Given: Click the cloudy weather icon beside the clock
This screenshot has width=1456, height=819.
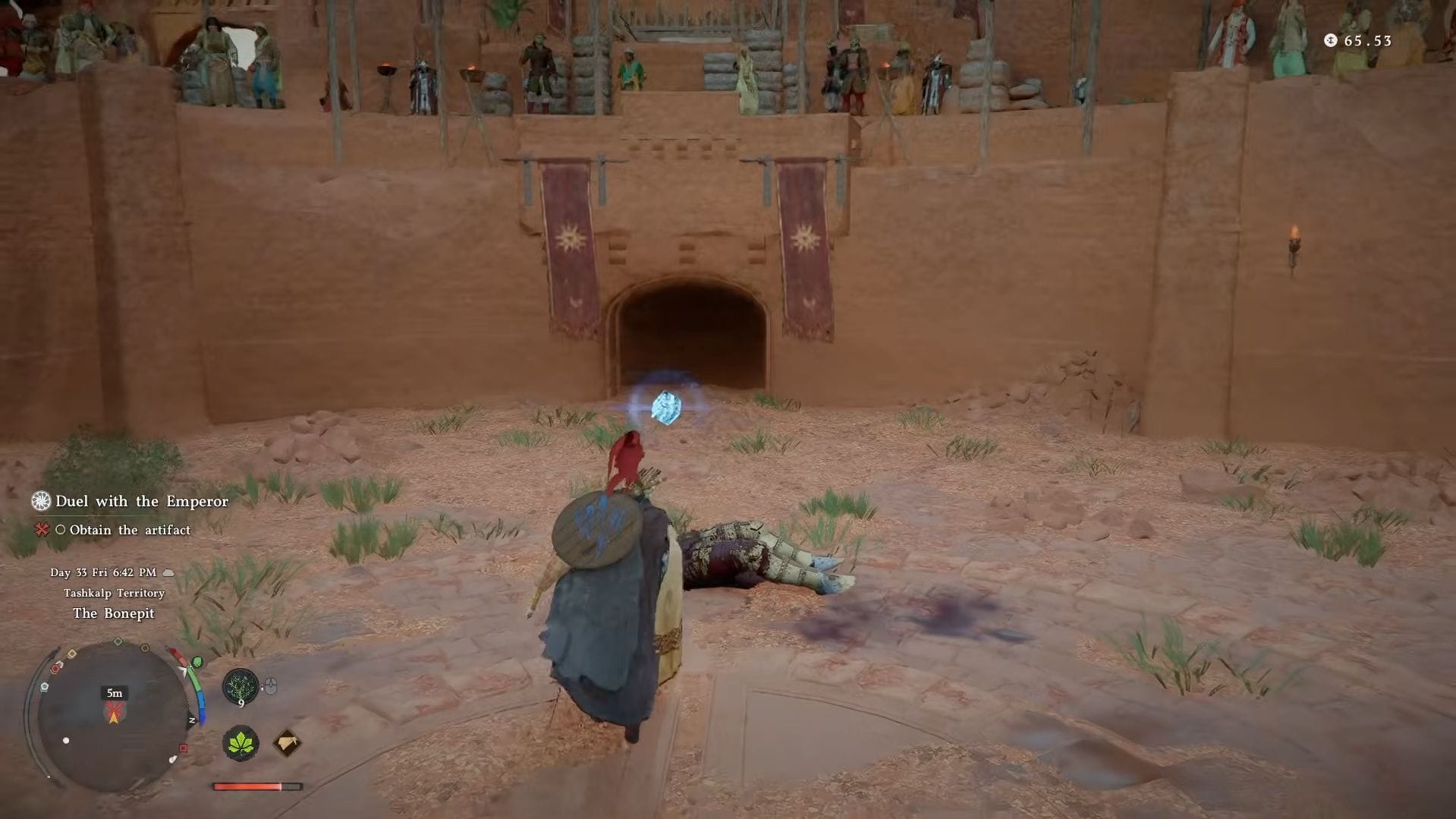Looking at the screenshot, I should click(168, 573).
